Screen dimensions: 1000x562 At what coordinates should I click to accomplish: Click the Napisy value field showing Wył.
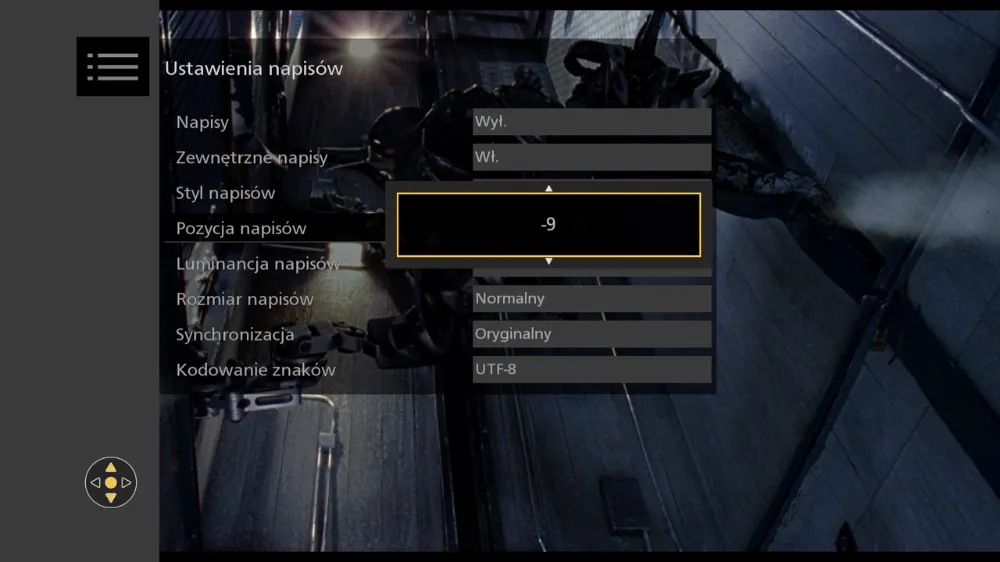[x=592, y=122]
